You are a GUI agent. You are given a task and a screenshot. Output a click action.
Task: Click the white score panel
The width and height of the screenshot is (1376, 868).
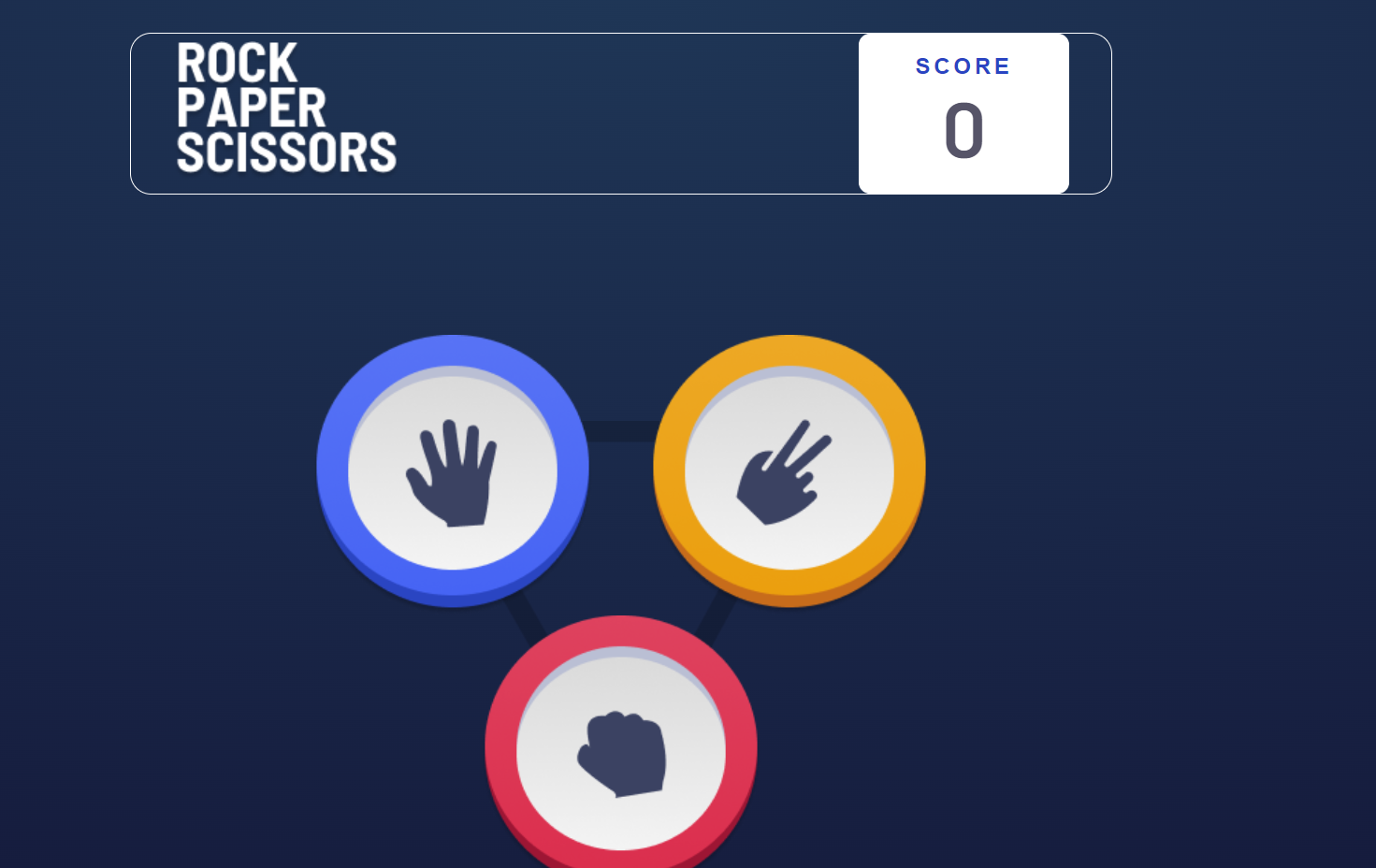[x=963, y=112]
